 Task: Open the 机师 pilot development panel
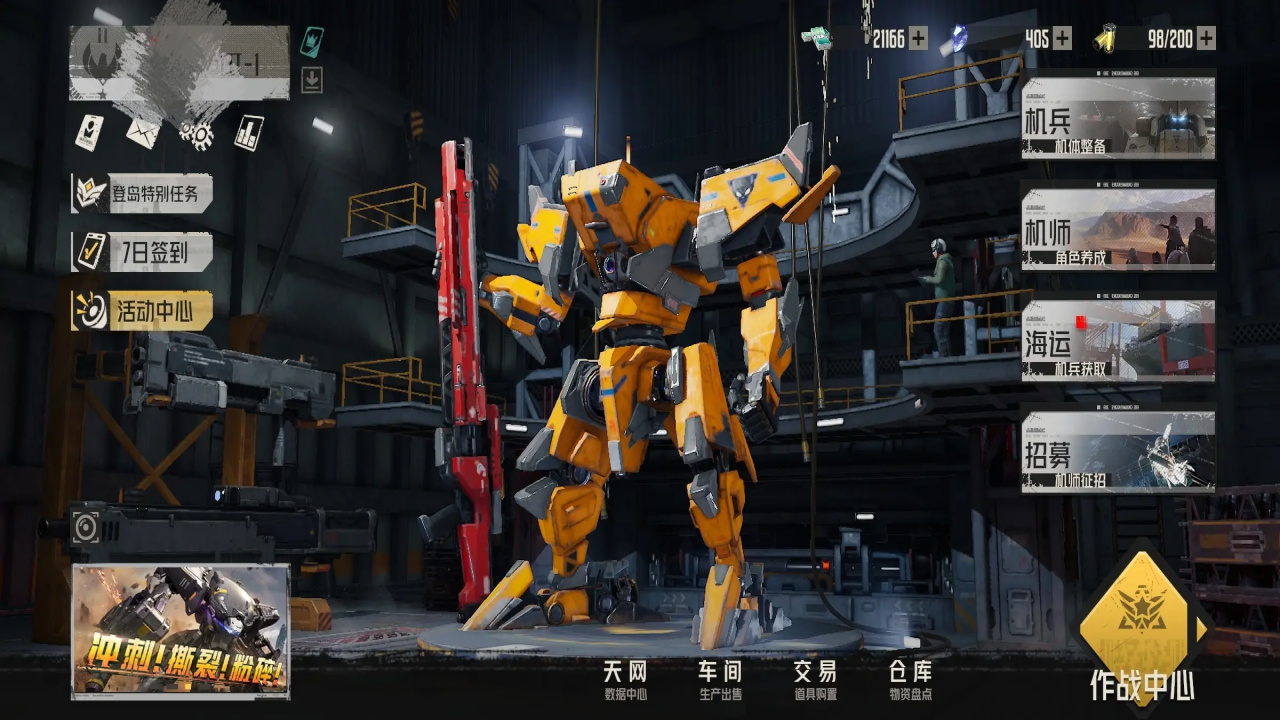point(1118,229)
